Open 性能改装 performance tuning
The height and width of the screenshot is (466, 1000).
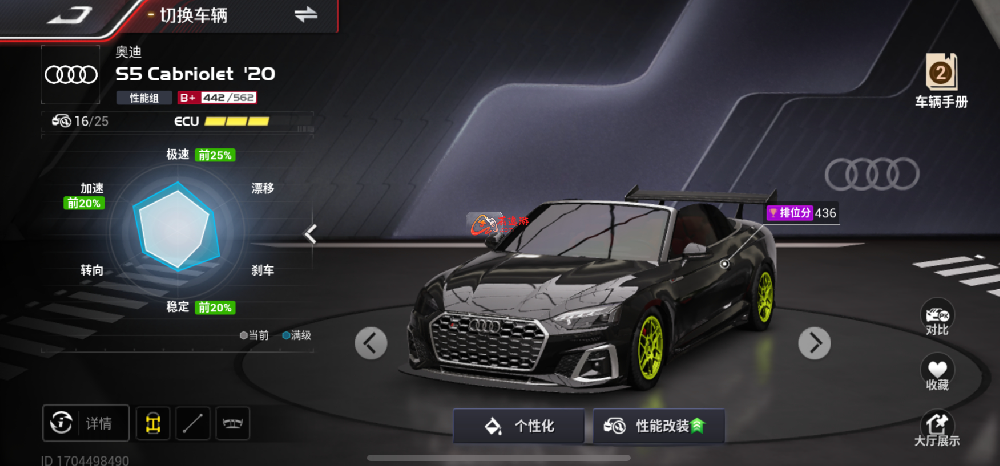(658, 426)
